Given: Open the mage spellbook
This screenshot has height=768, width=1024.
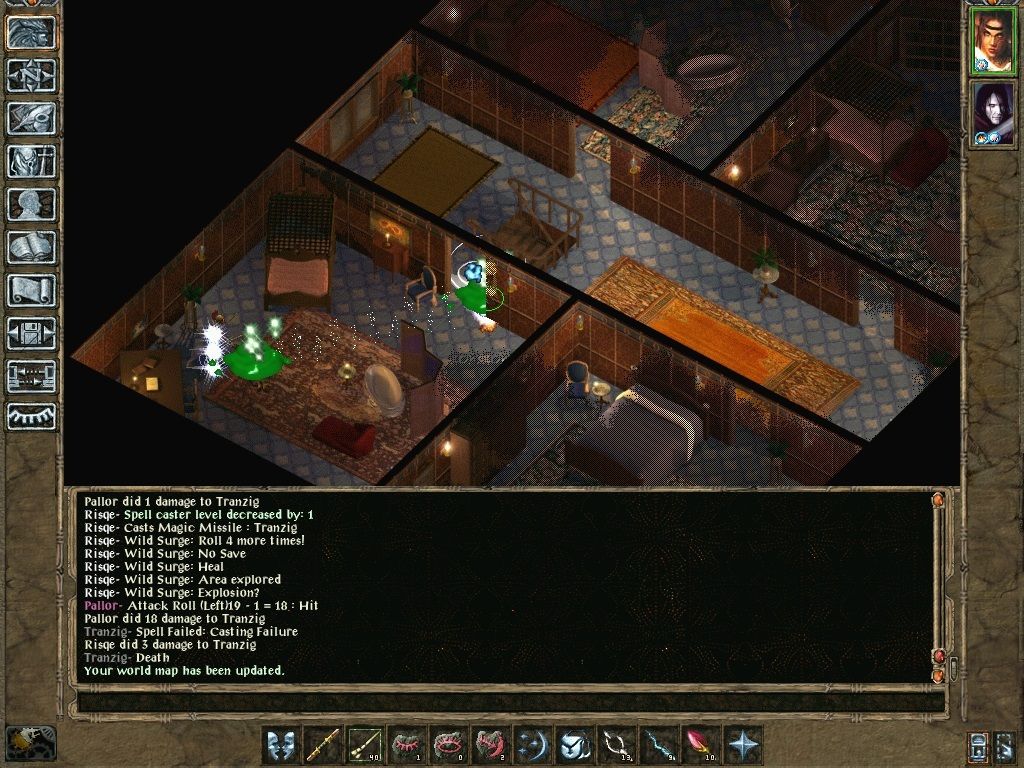Looking at the screenshot, I should click(31, 247).
